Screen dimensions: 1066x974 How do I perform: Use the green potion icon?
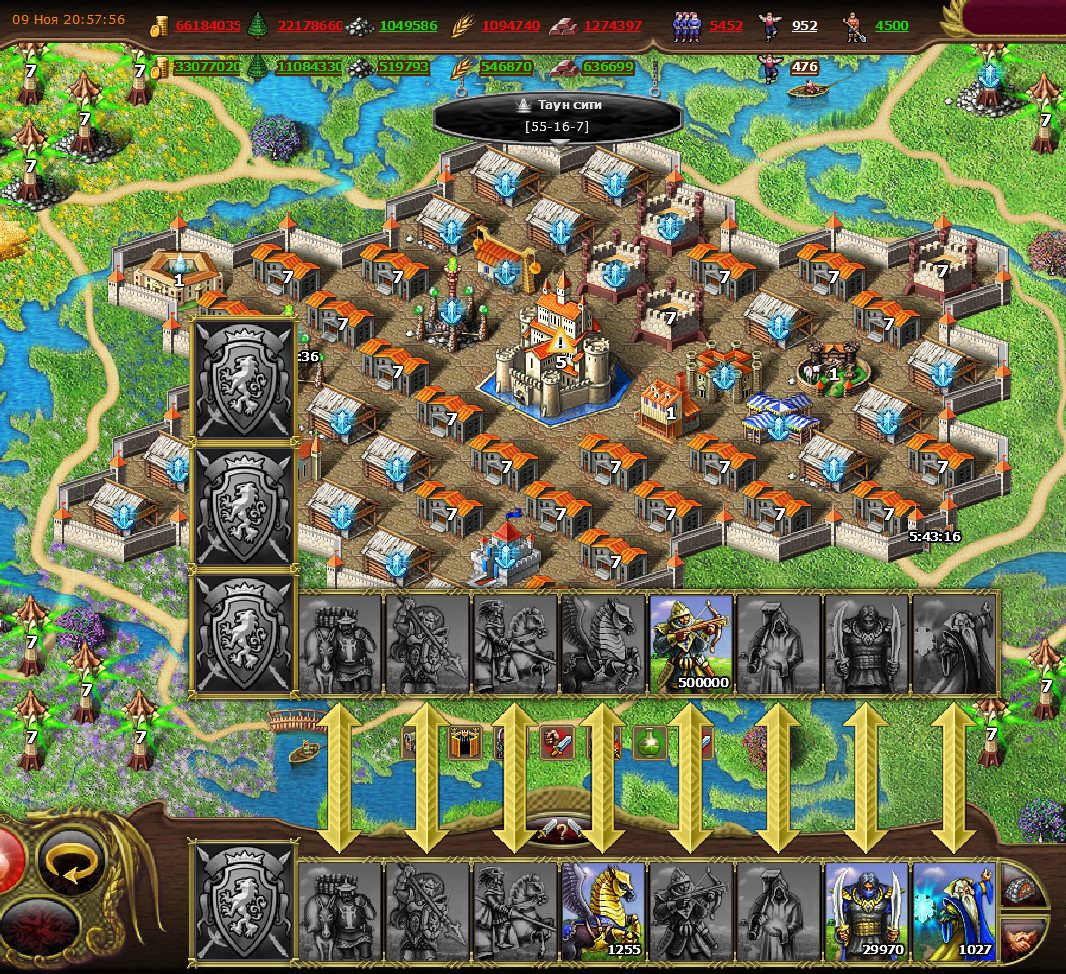pyautogui.click(x=650, y=743)
